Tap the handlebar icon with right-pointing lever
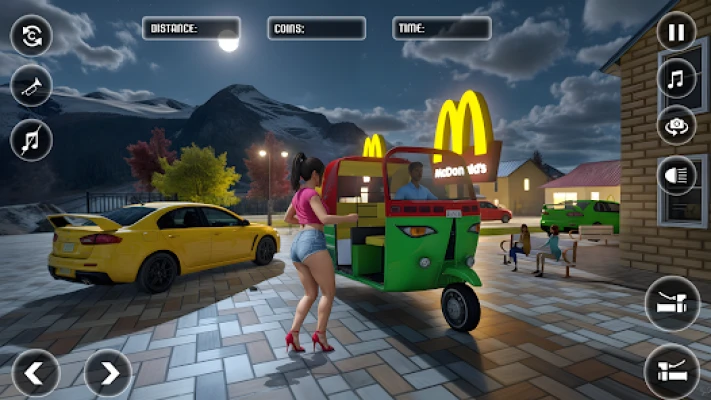Image resolution: width=711 pixels, height=400 pixels. click(672, 371)
